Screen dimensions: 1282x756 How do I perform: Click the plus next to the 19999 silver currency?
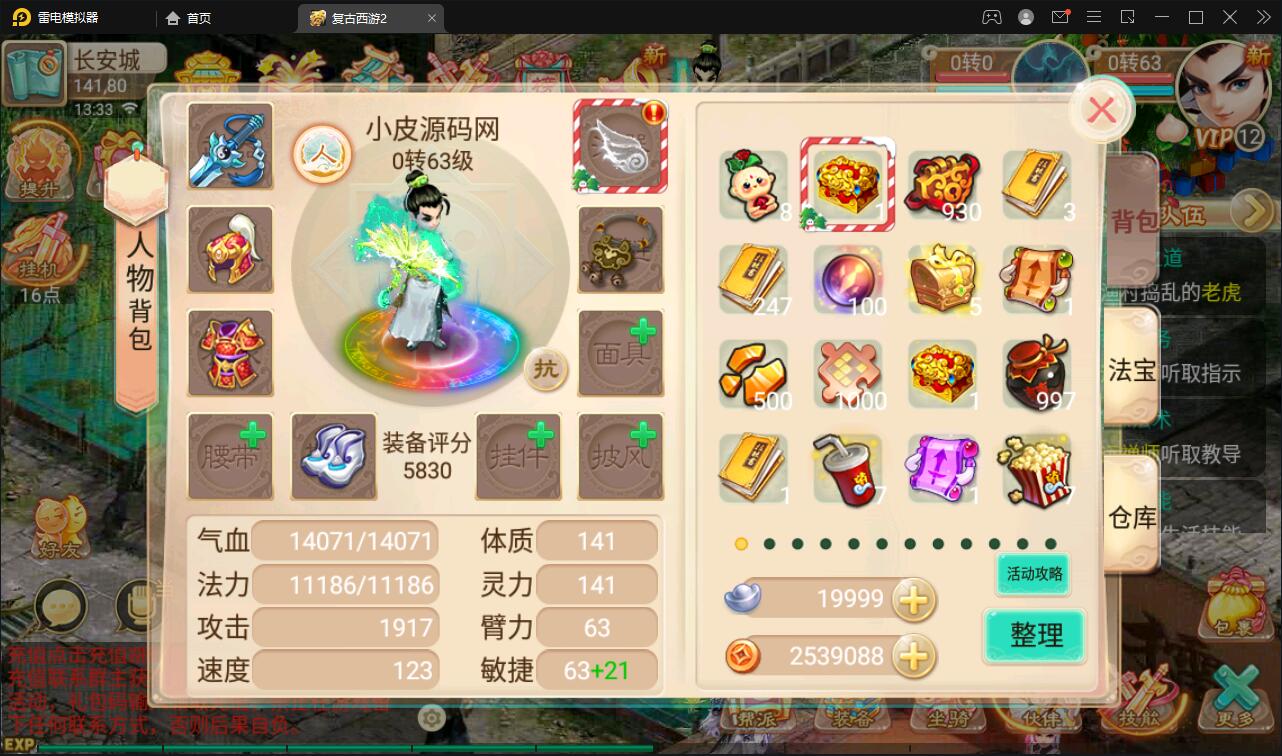tap(913, 599)
